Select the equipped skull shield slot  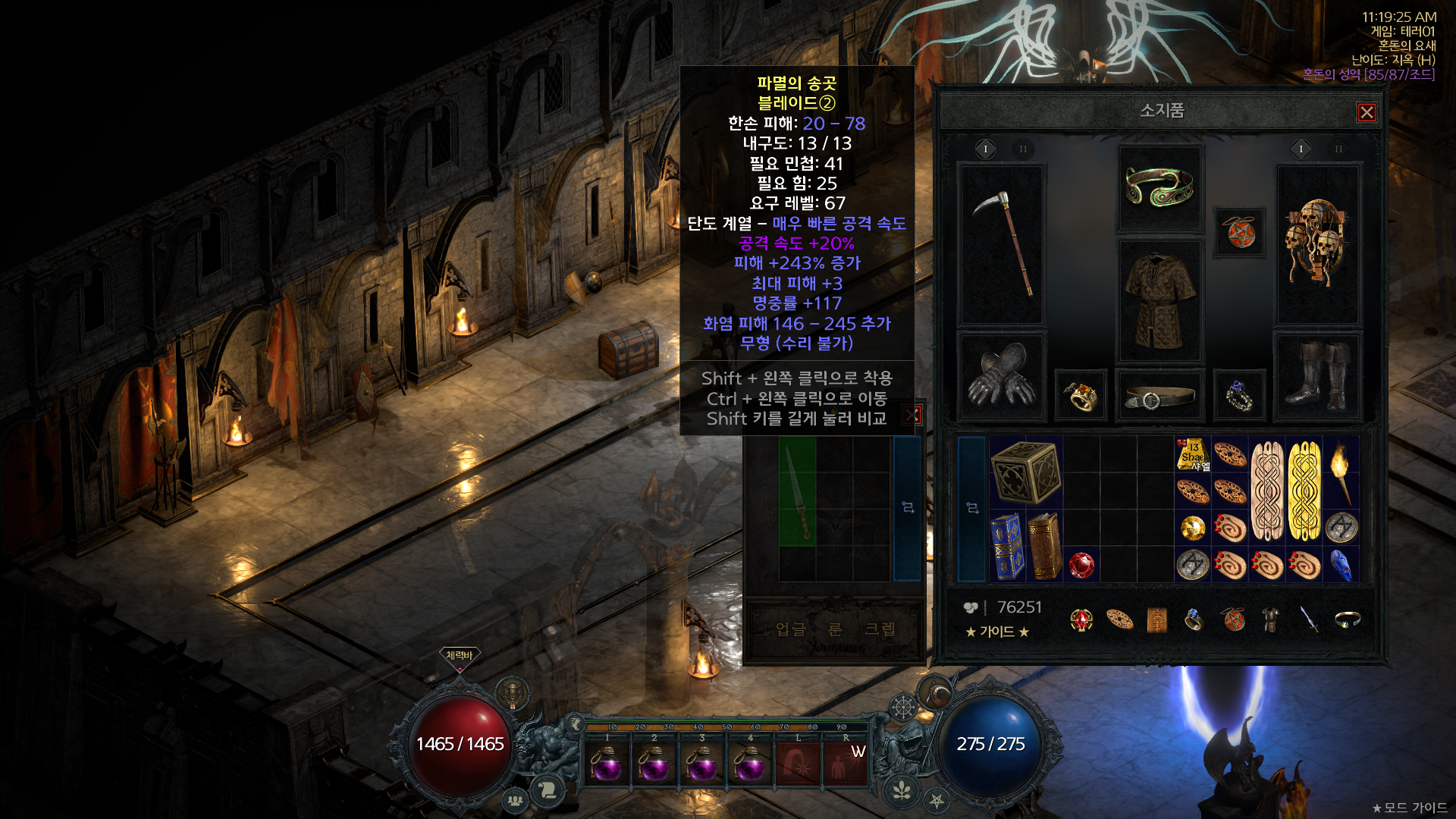point(1318,243)
